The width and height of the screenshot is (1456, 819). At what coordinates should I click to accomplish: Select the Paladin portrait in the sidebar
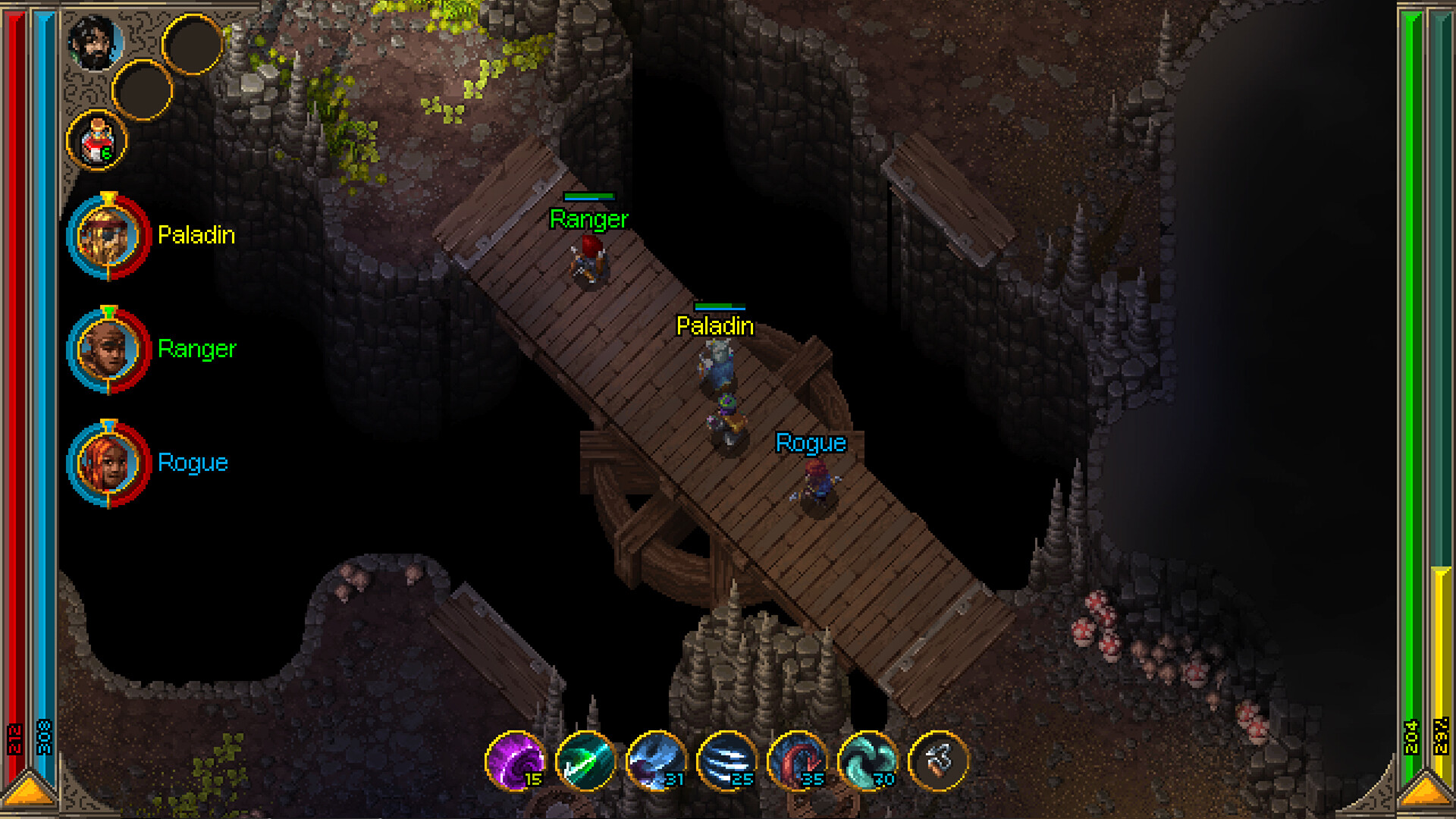108,235
